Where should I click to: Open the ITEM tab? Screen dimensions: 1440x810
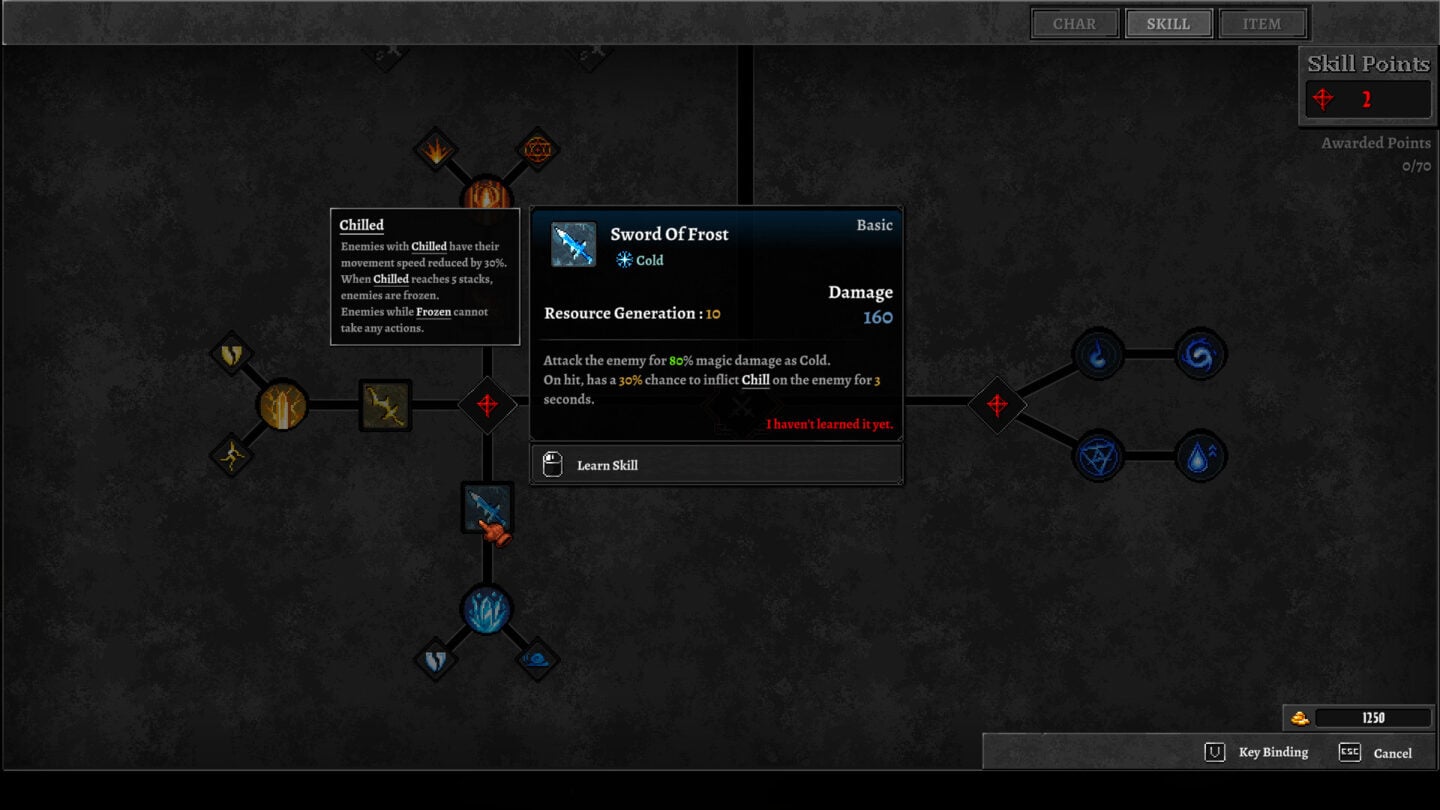[x=1262, y=23]
